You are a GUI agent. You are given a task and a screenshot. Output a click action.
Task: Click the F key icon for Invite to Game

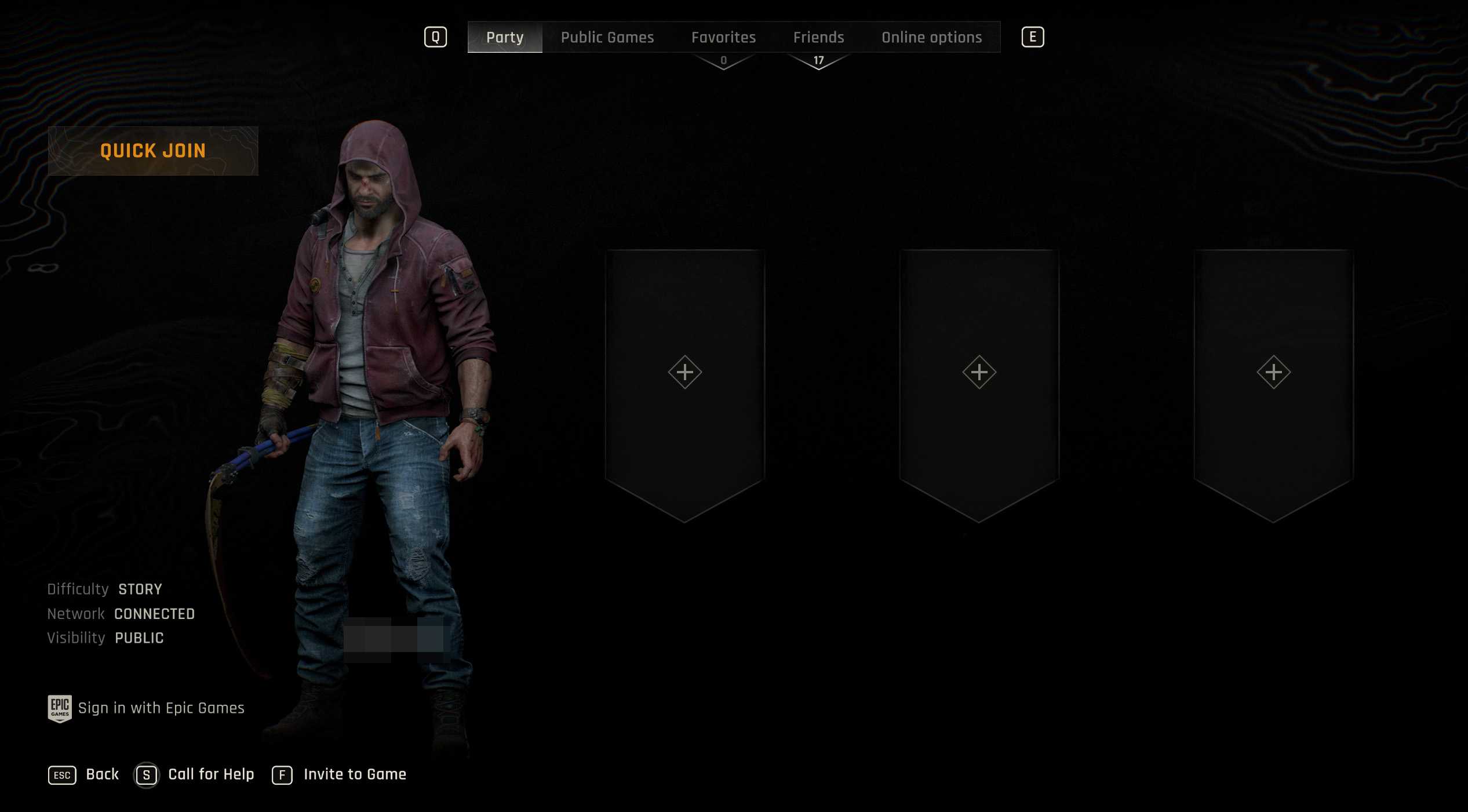pos(282,774)
